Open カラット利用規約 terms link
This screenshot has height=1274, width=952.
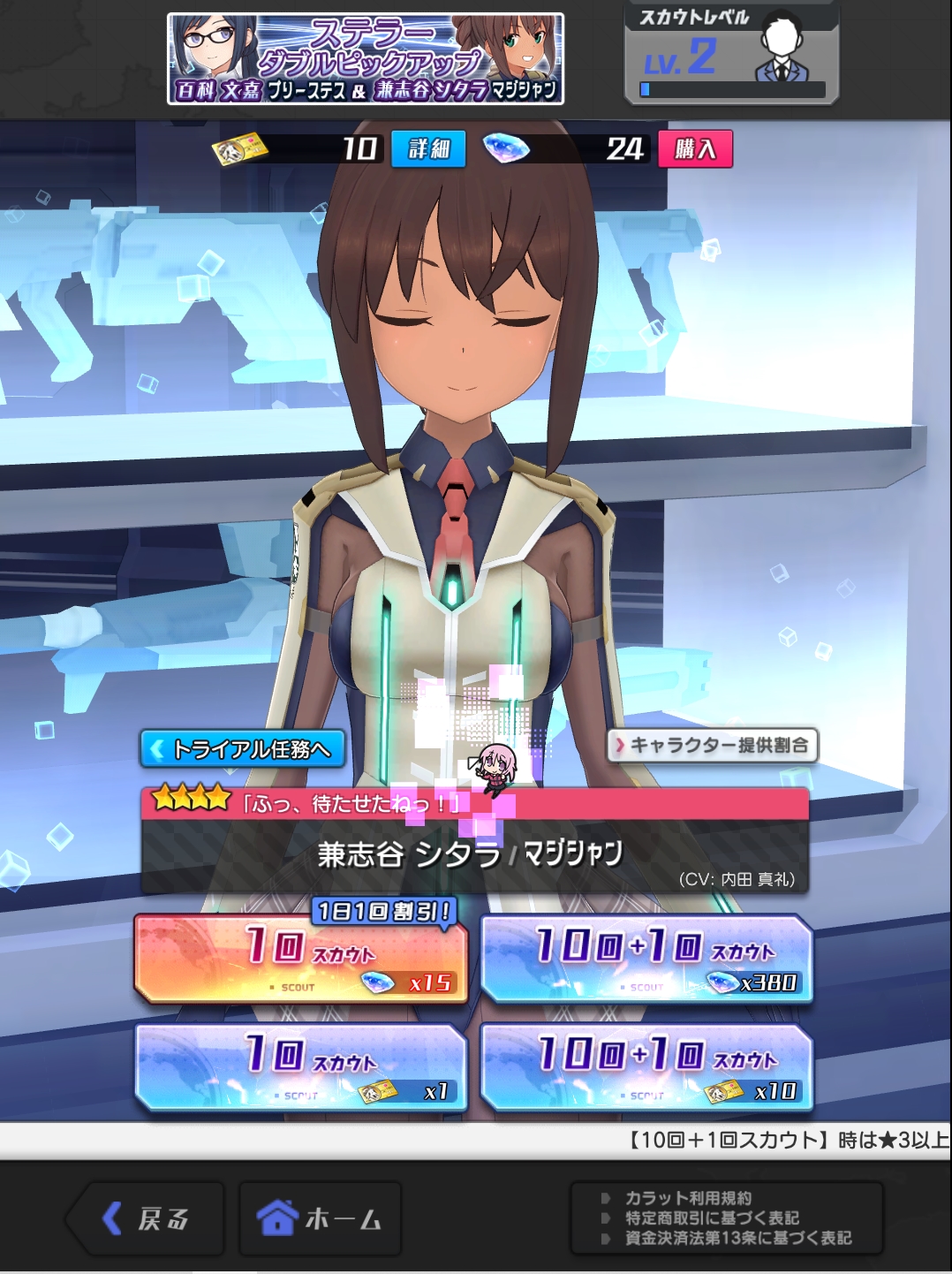point(688,1198)
